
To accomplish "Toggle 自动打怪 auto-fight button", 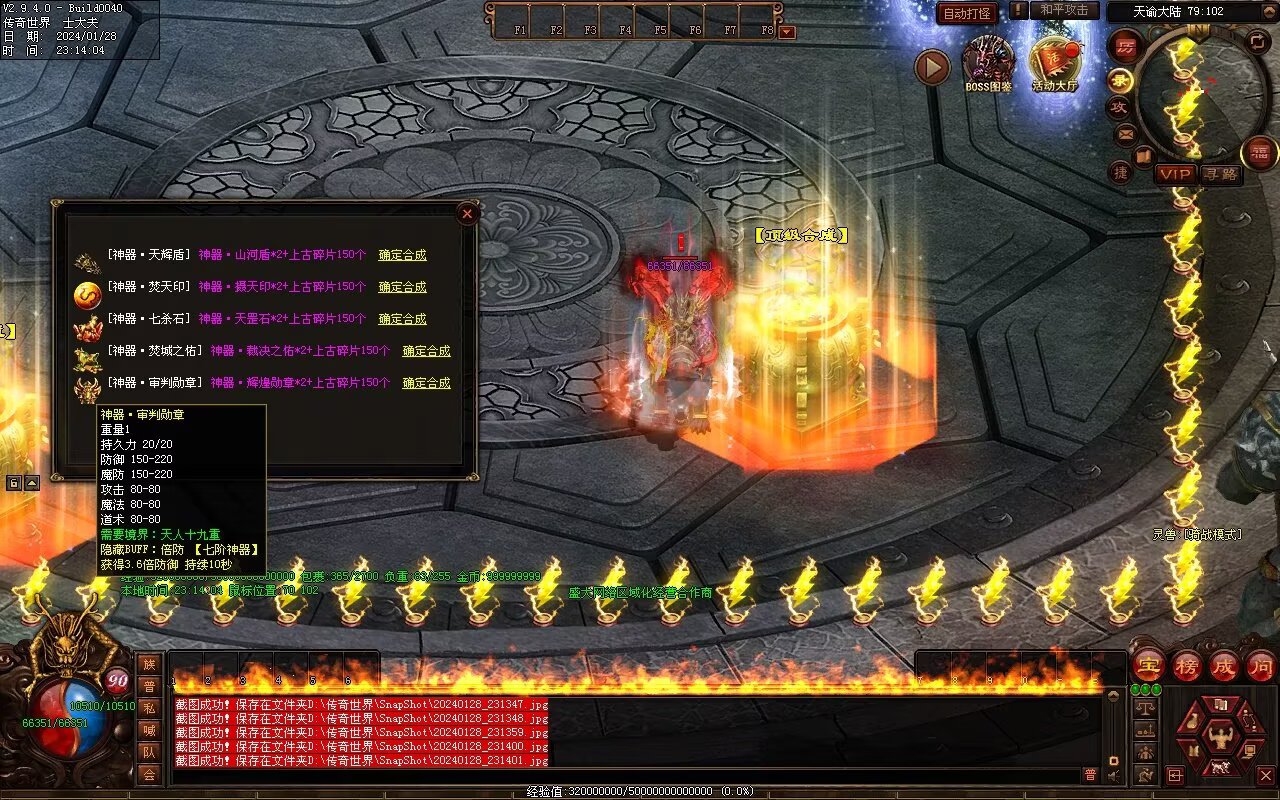I will point(967,13).
